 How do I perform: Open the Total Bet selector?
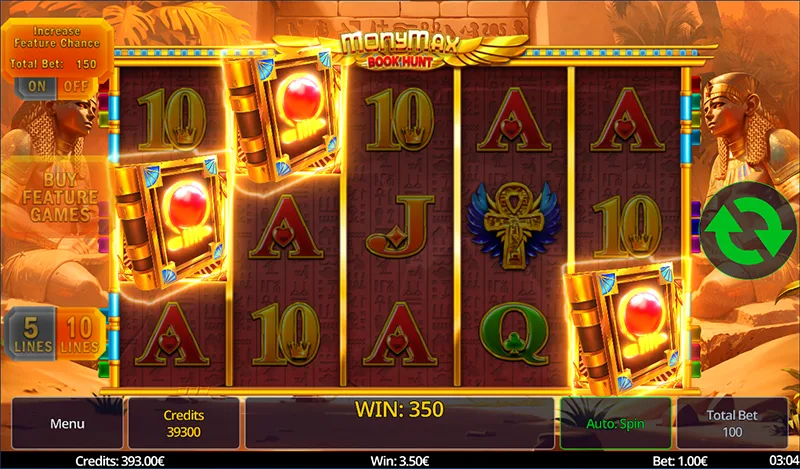point(732,423)
